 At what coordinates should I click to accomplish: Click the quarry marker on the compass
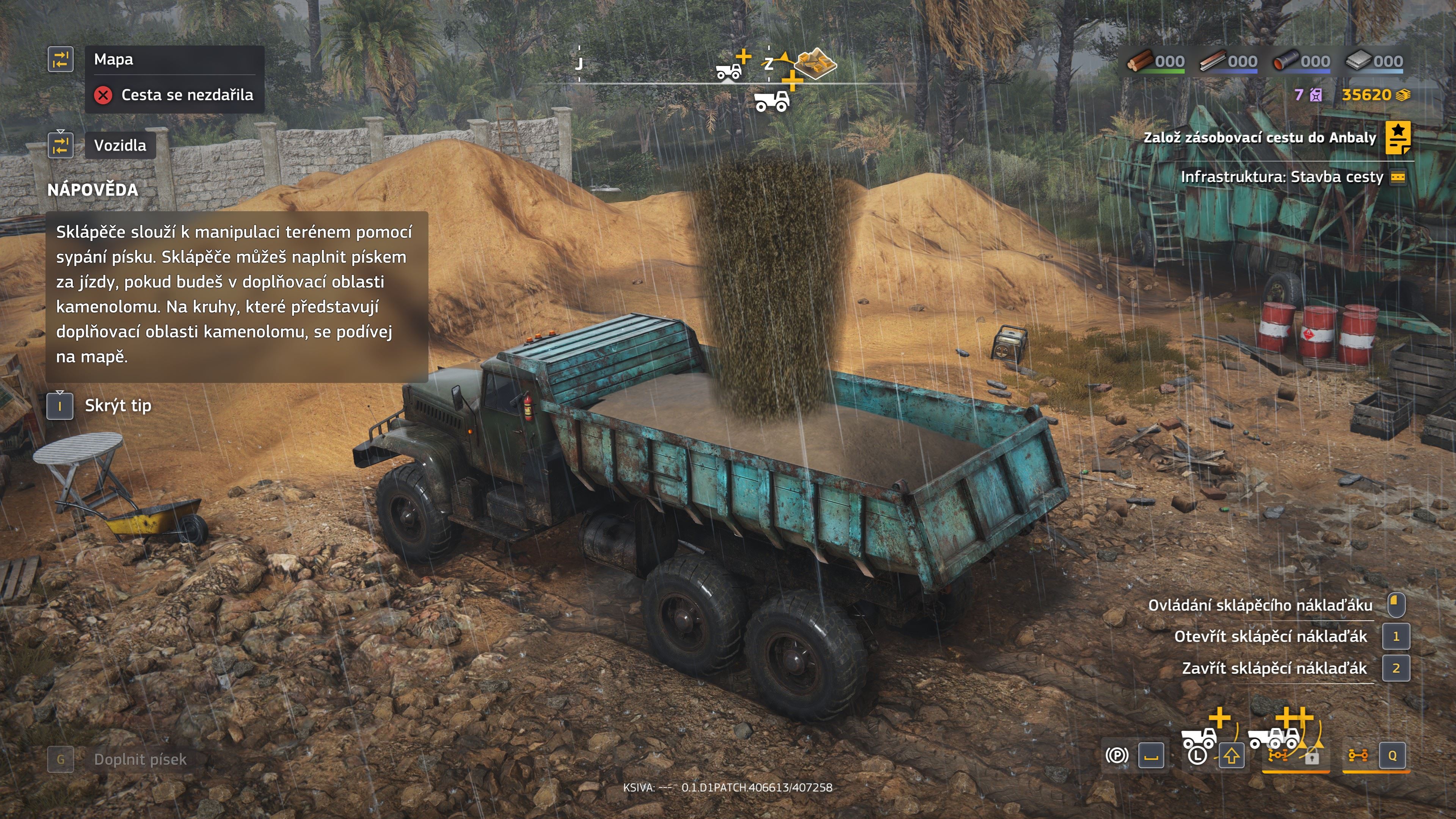(815, 63)
